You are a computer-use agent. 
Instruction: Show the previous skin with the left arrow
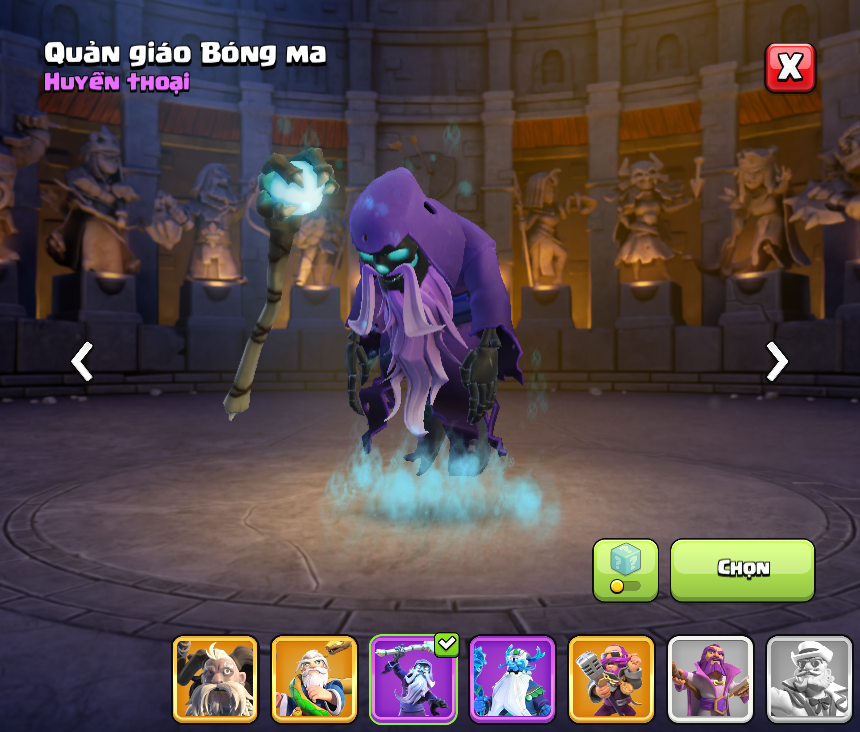click(x=82, y=361)
